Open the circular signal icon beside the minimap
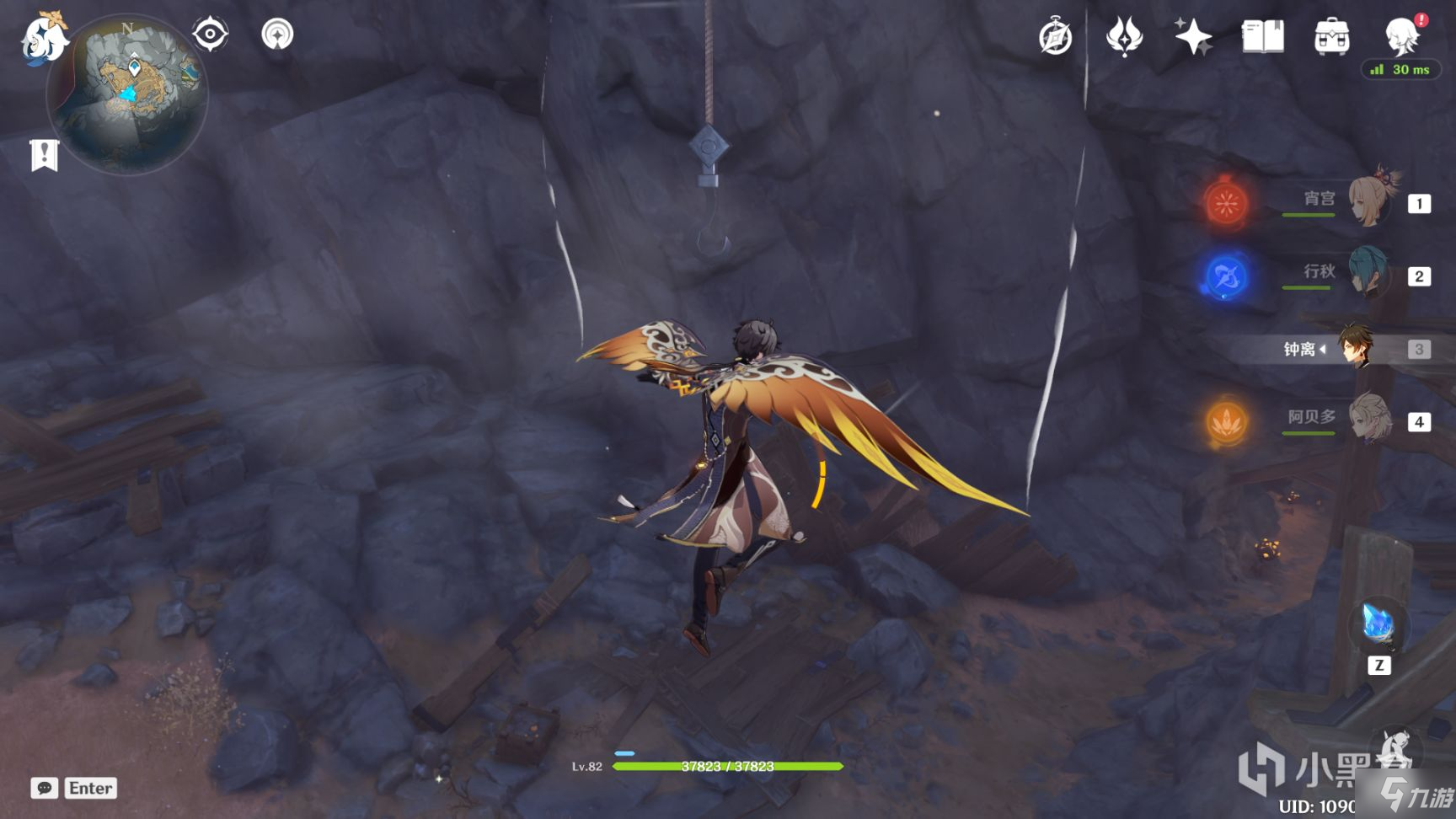 click(277, 35)
